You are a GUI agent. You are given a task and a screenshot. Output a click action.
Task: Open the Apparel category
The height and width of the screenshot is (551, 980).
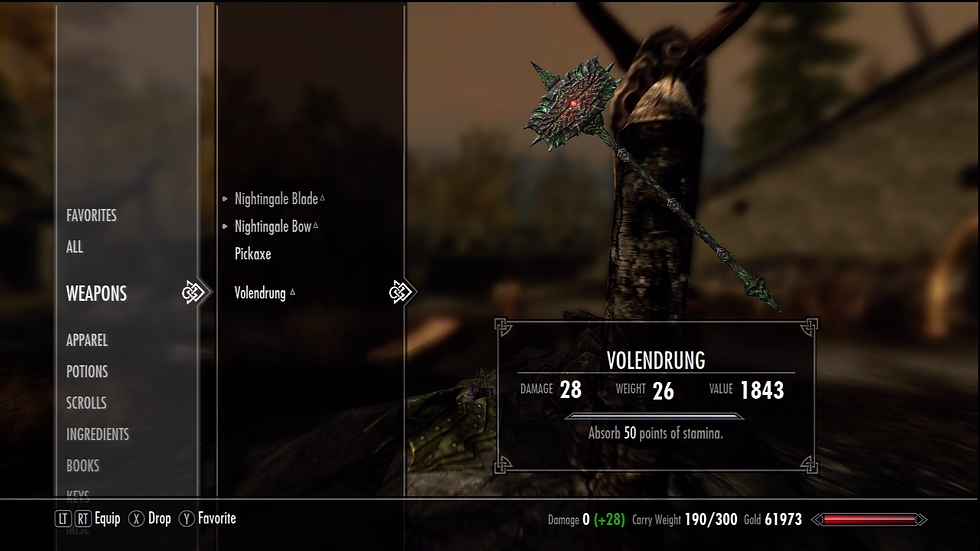[x=87, y=340]
